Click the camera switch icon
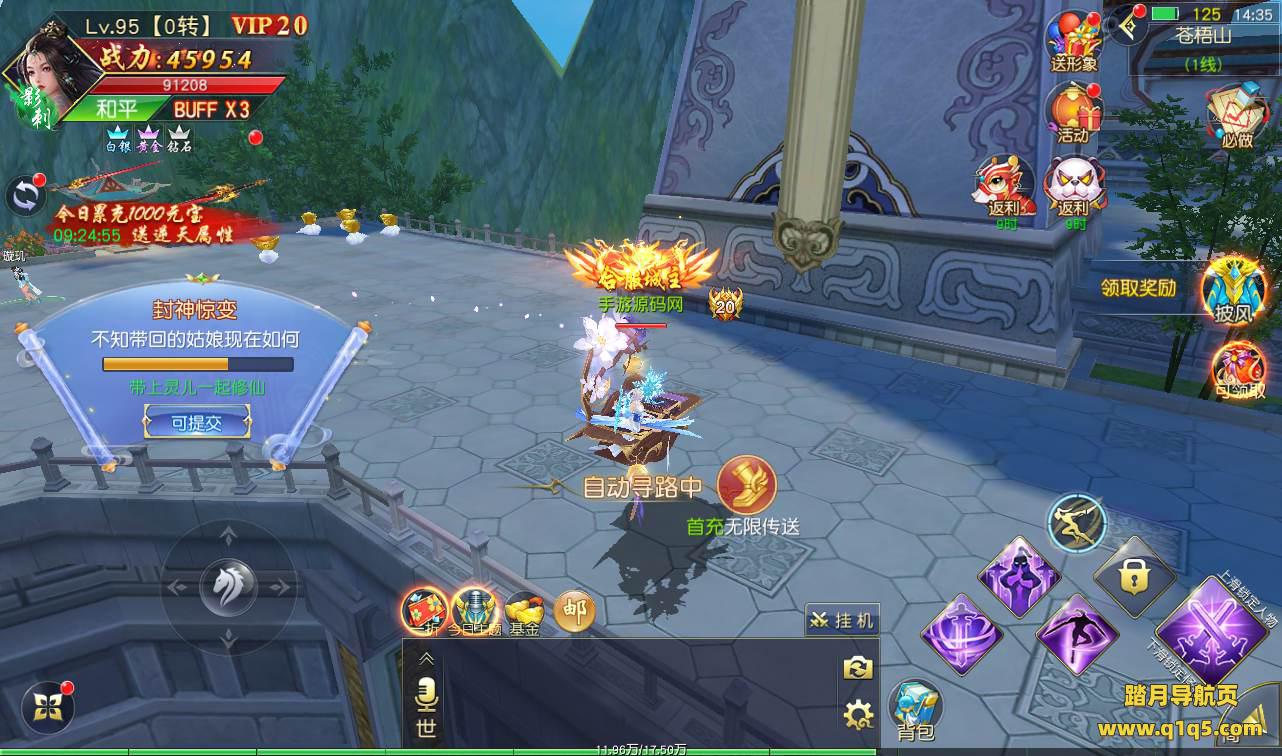Viewport: 1282px width, 756px height. [858, 669]
